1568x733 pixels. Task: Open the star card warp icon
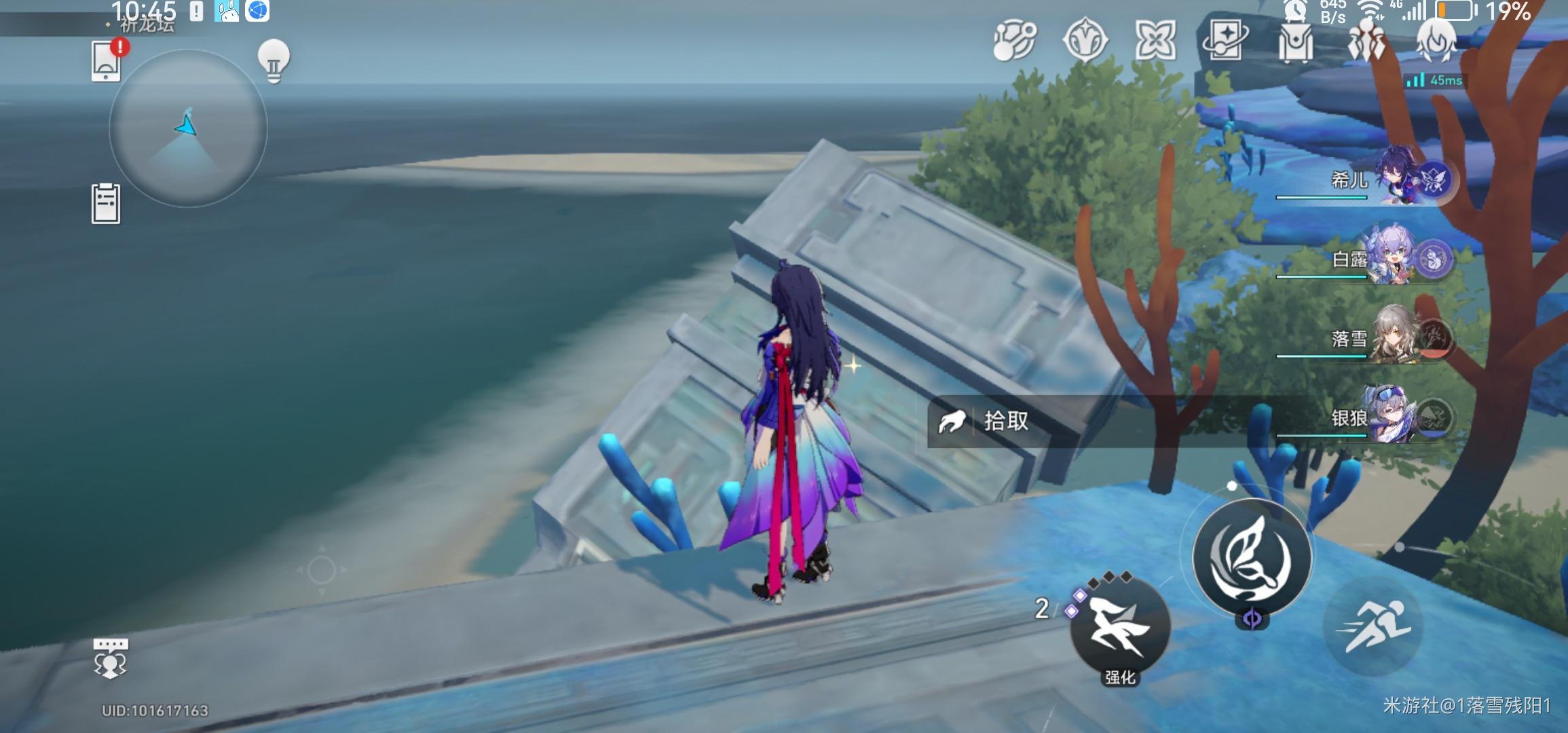coord(1225,41)
